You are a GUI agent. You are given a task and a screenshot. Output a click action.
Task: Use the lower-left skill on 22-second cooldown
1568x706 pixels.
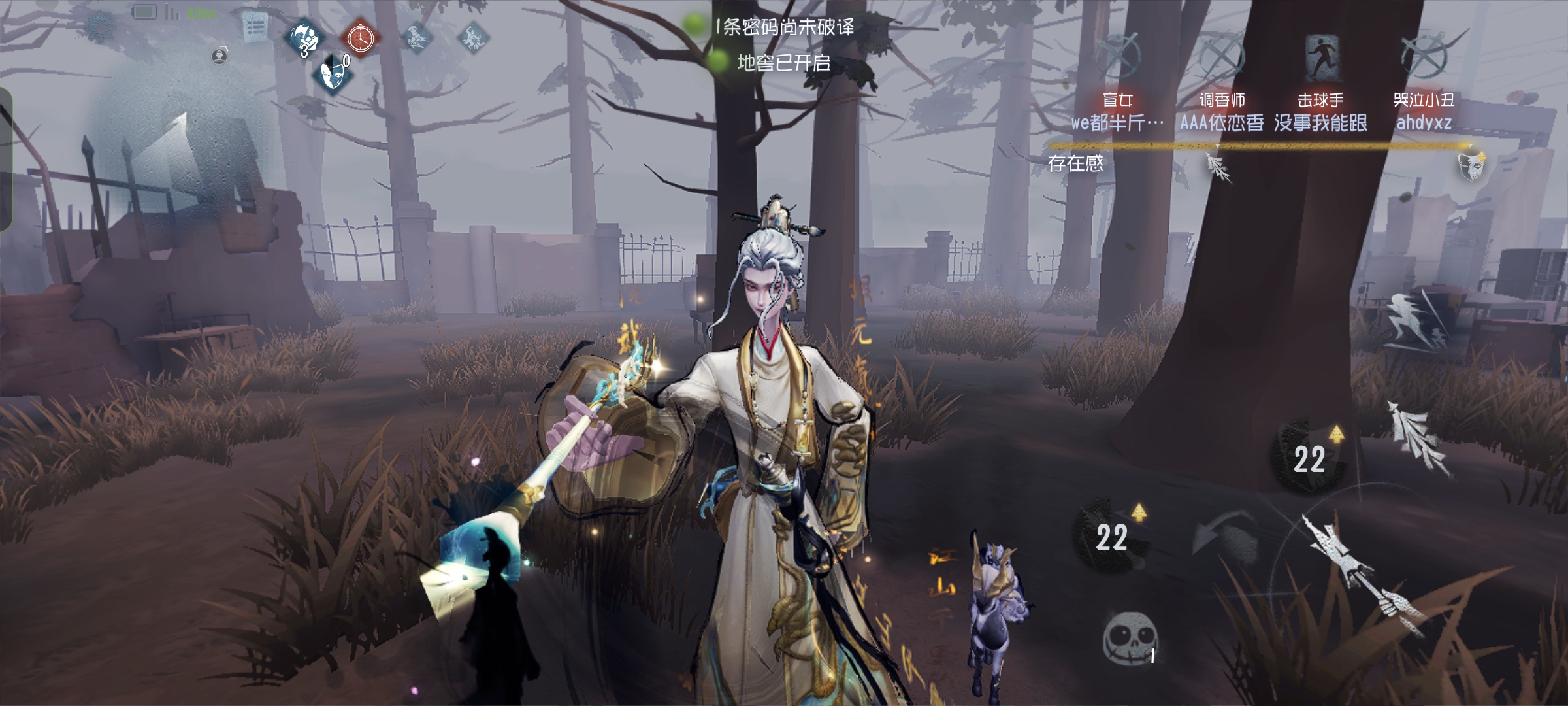pos(1112,536)
